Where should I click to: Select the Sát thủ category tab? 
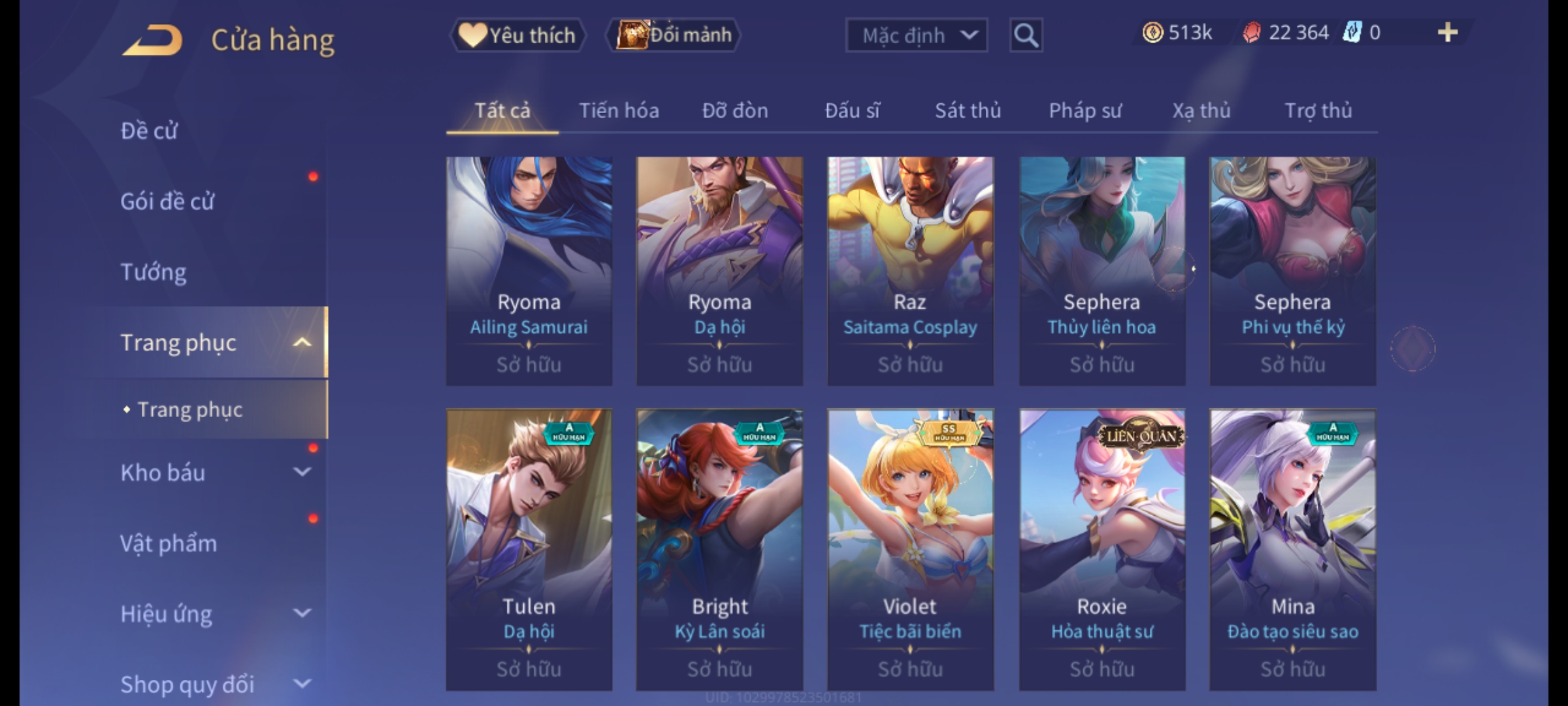click(x=968, y=111)
